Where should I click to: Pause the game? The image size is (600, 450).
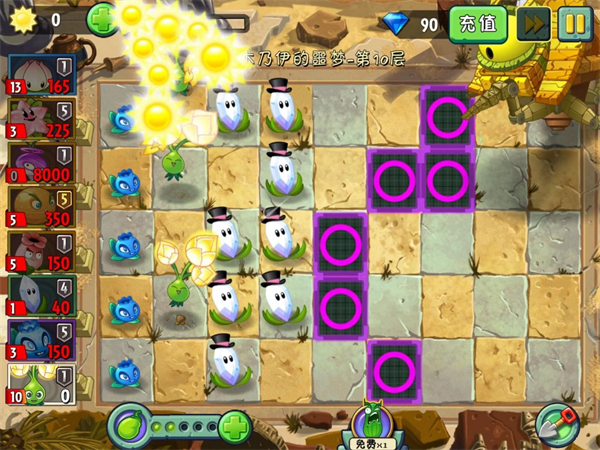point(573,23)
